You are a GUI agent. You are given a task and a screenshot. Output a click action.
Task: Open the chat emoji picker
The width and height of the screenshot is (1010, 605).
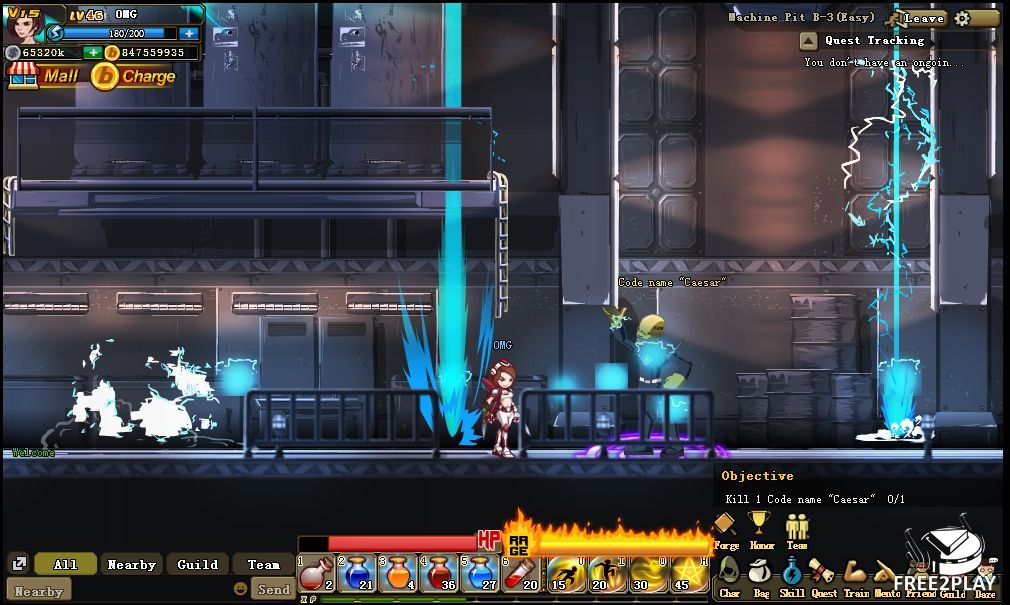[240, 589]
